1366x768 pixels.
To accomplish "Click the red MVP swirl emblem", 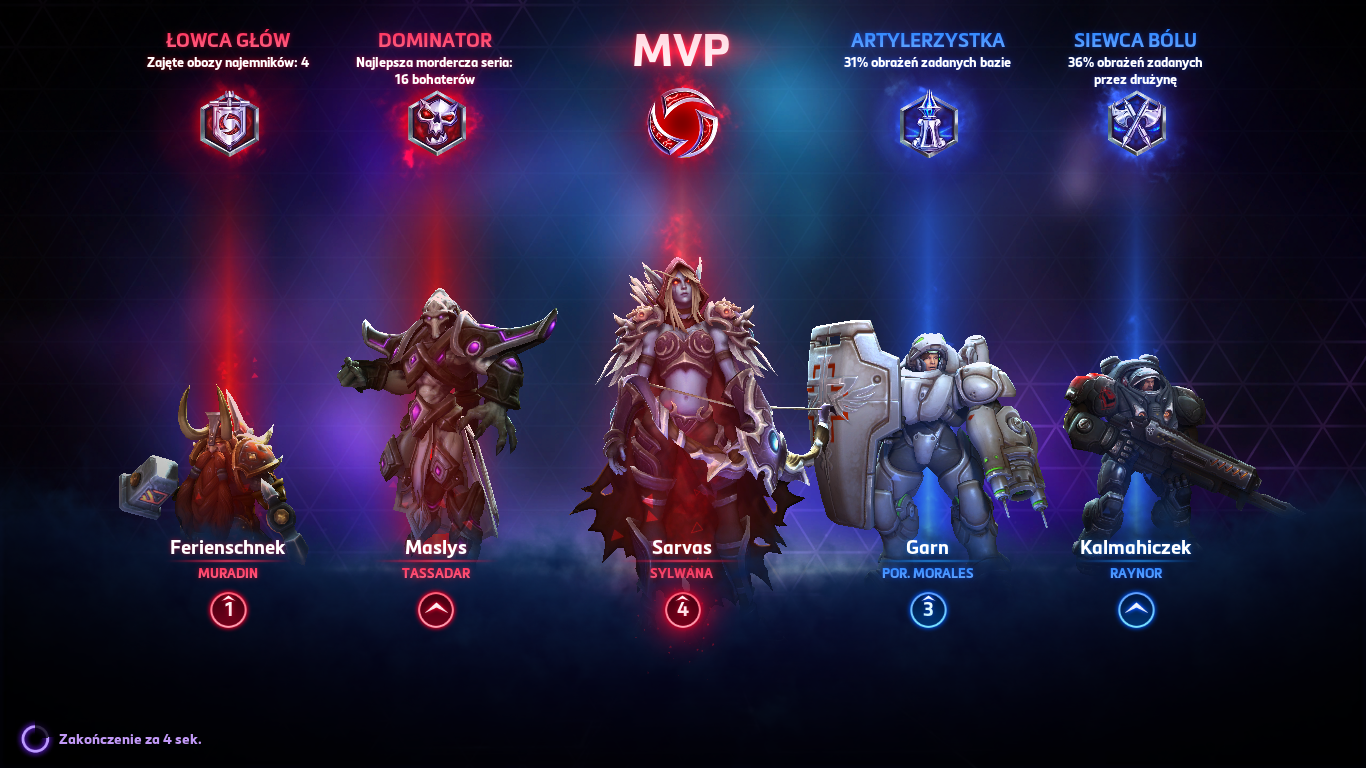I will pos(683,122).
